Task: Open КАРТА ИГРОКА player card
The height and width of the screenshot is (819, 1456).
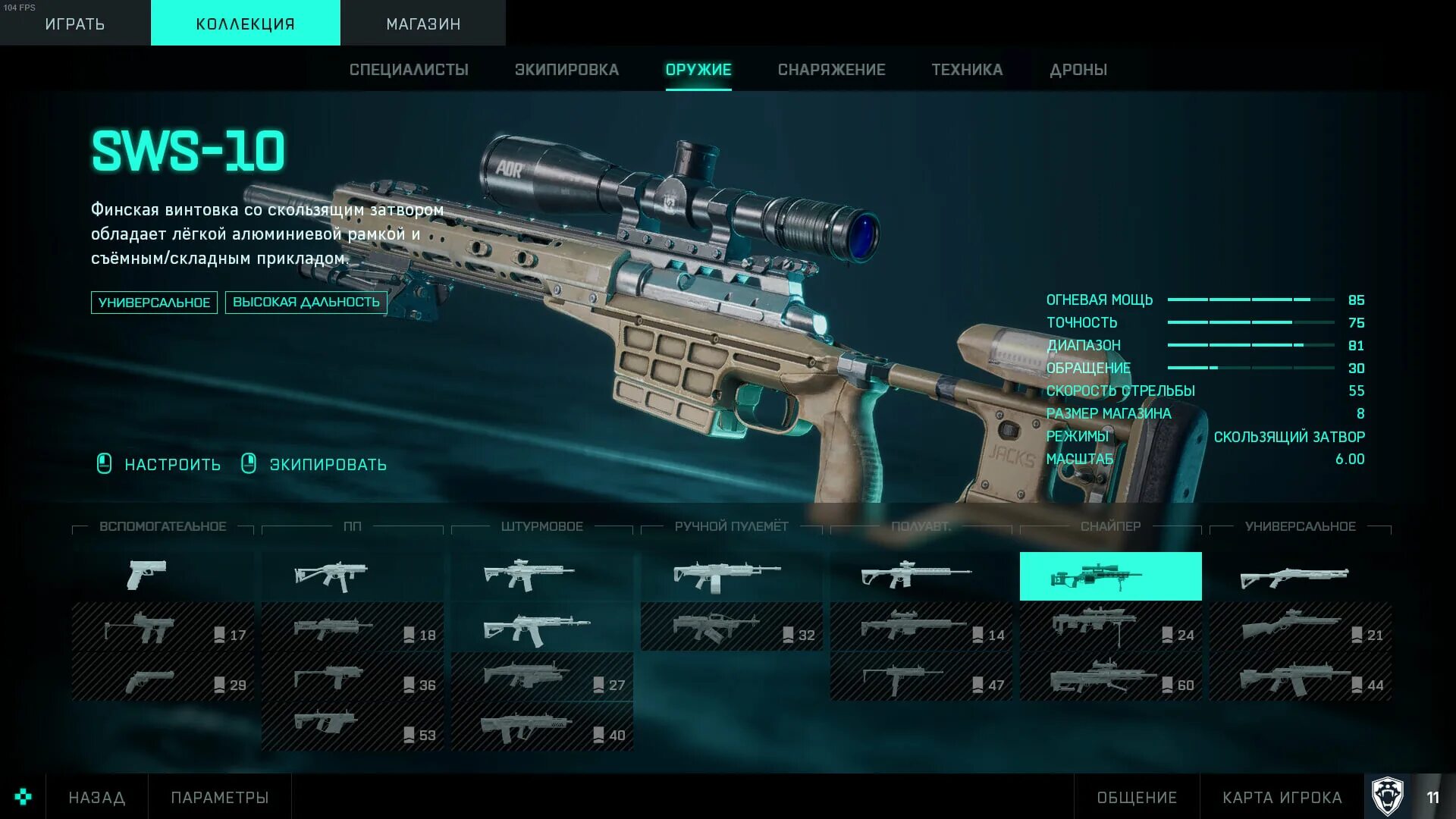Action: click(x=1282, y=798)
